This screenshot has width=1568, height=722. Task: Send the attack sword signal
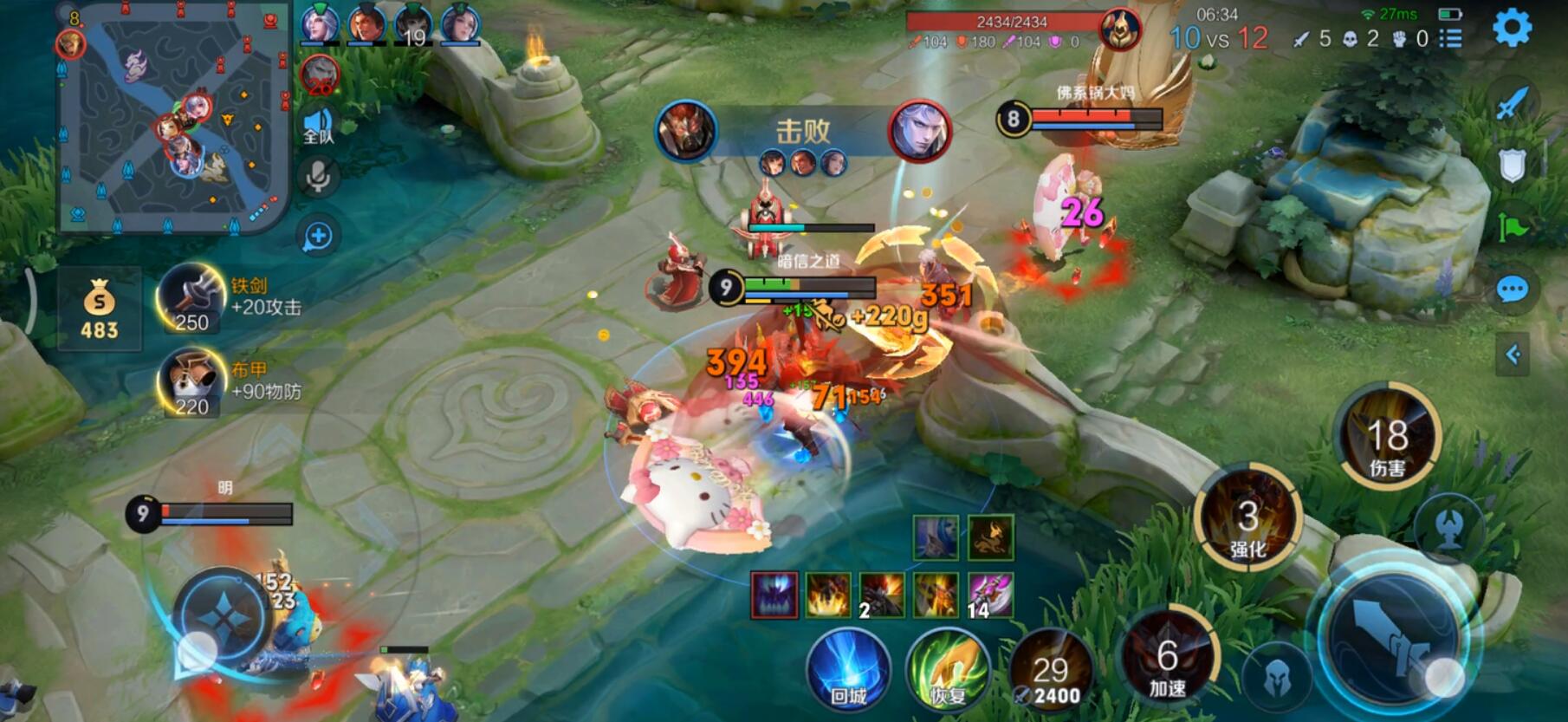1512,104
